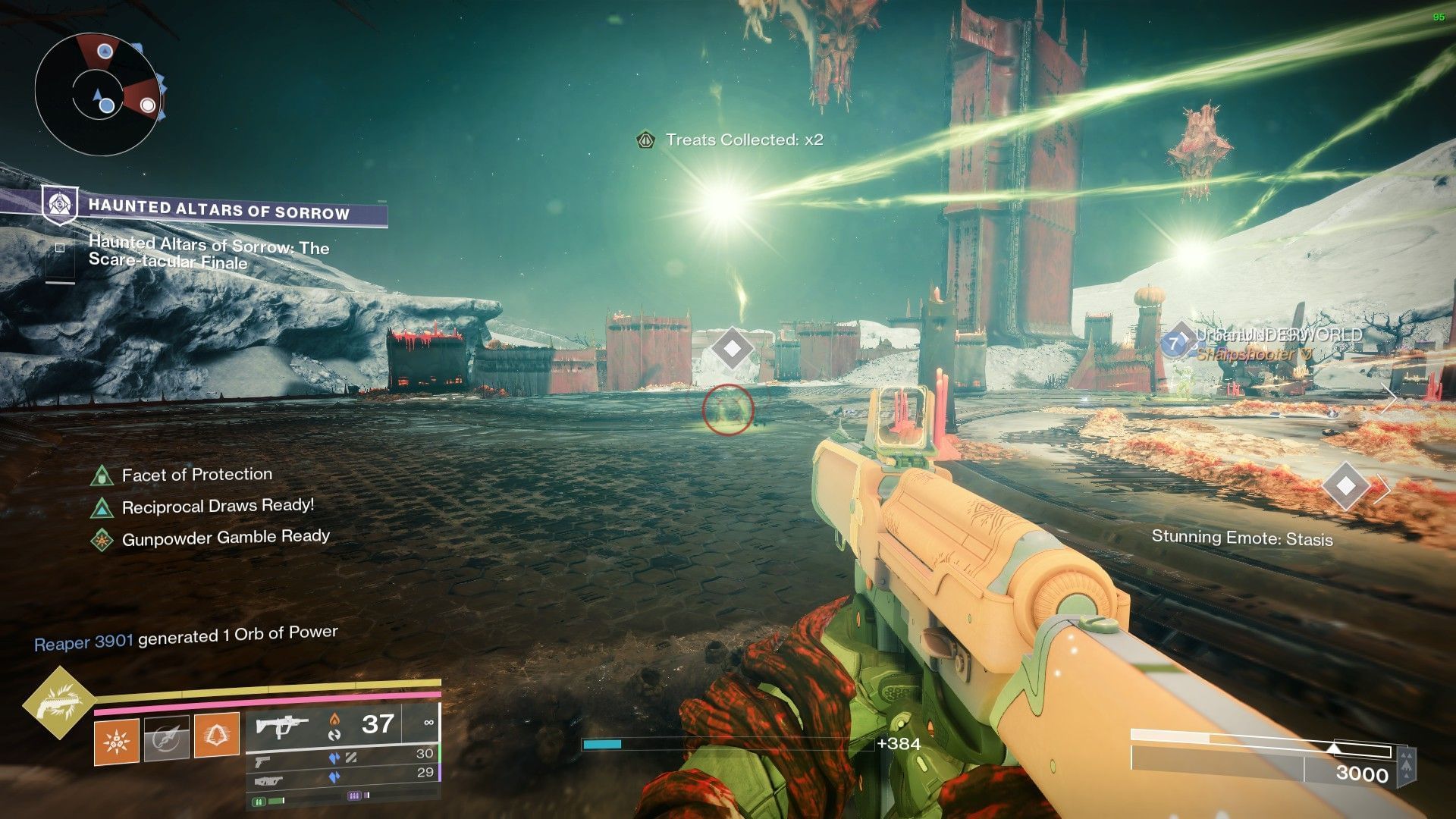Activate the Golden Gun super icon

[x=58, y=702]
